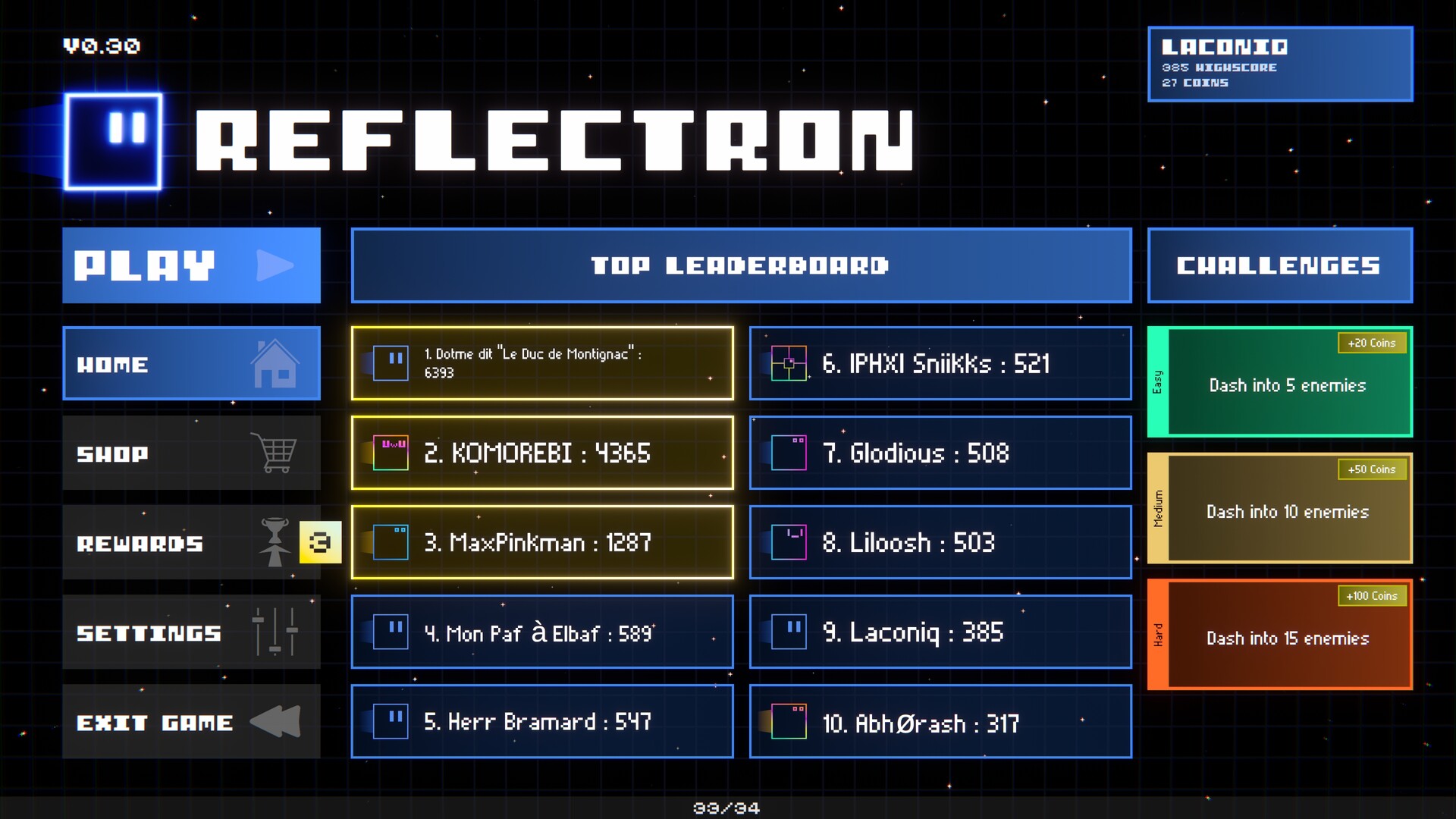Toggle the yellow '3' rewards notification badge
The image size is (1456, 819).
[322, 541]
